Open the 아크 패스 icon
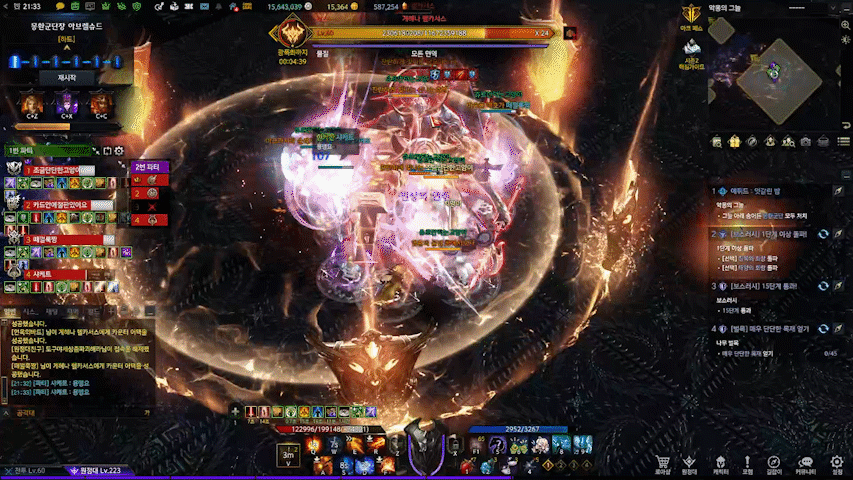This screenshot has height=480, width=853. pyautogui.click(x=689, y=17)
